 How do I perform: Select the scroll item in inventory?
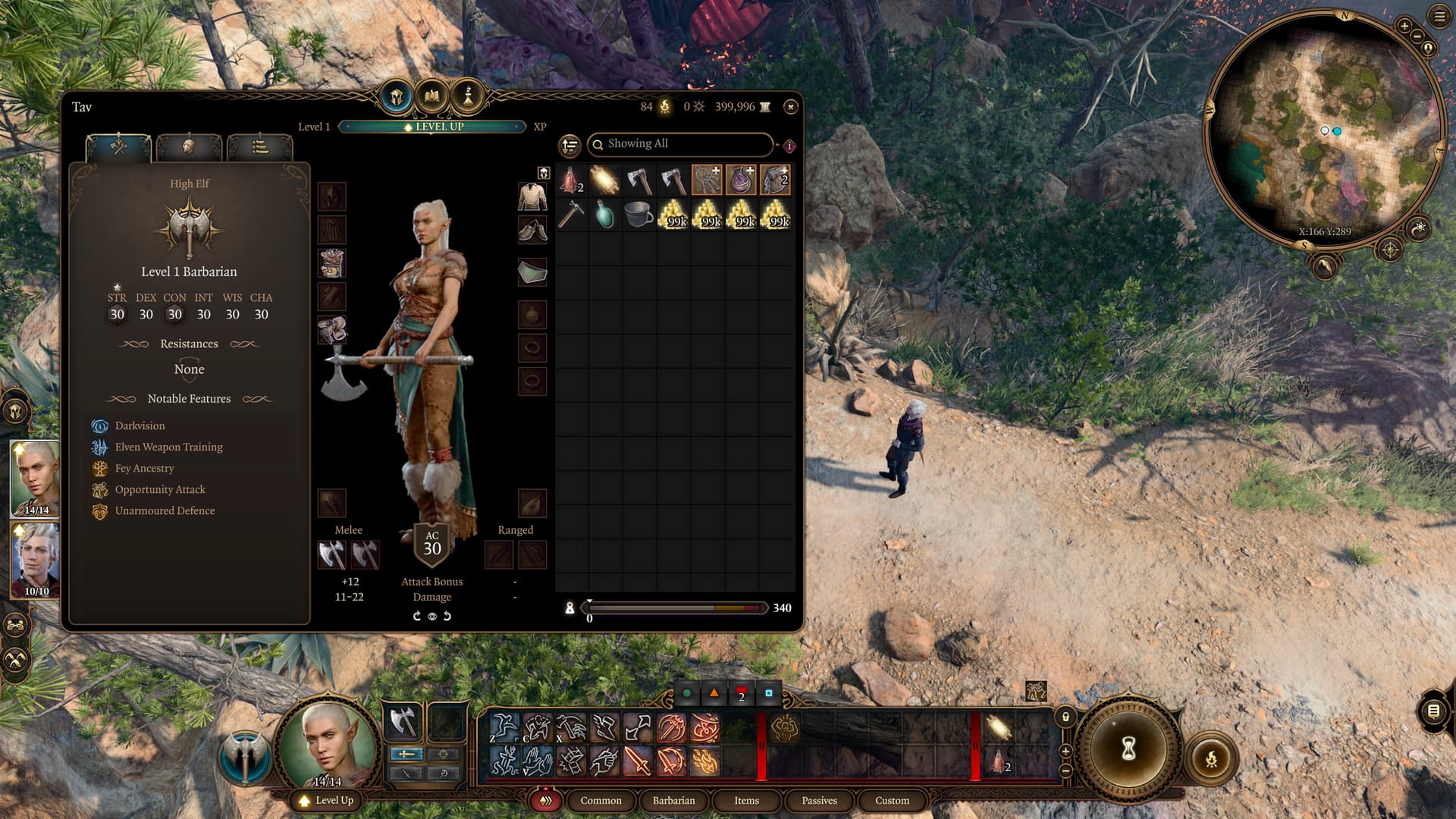604,180
